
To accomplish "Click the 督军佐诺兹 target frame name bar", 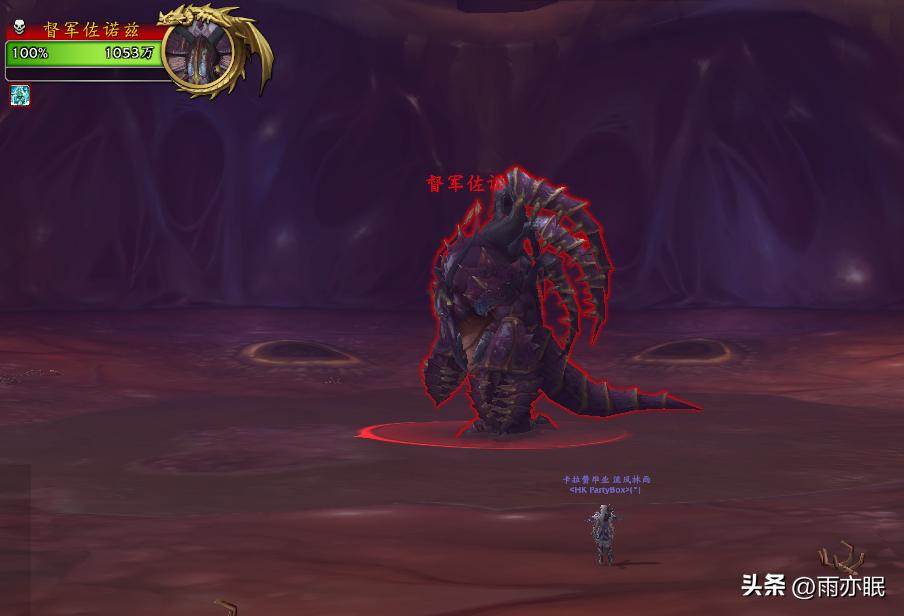I will [90, 30].
